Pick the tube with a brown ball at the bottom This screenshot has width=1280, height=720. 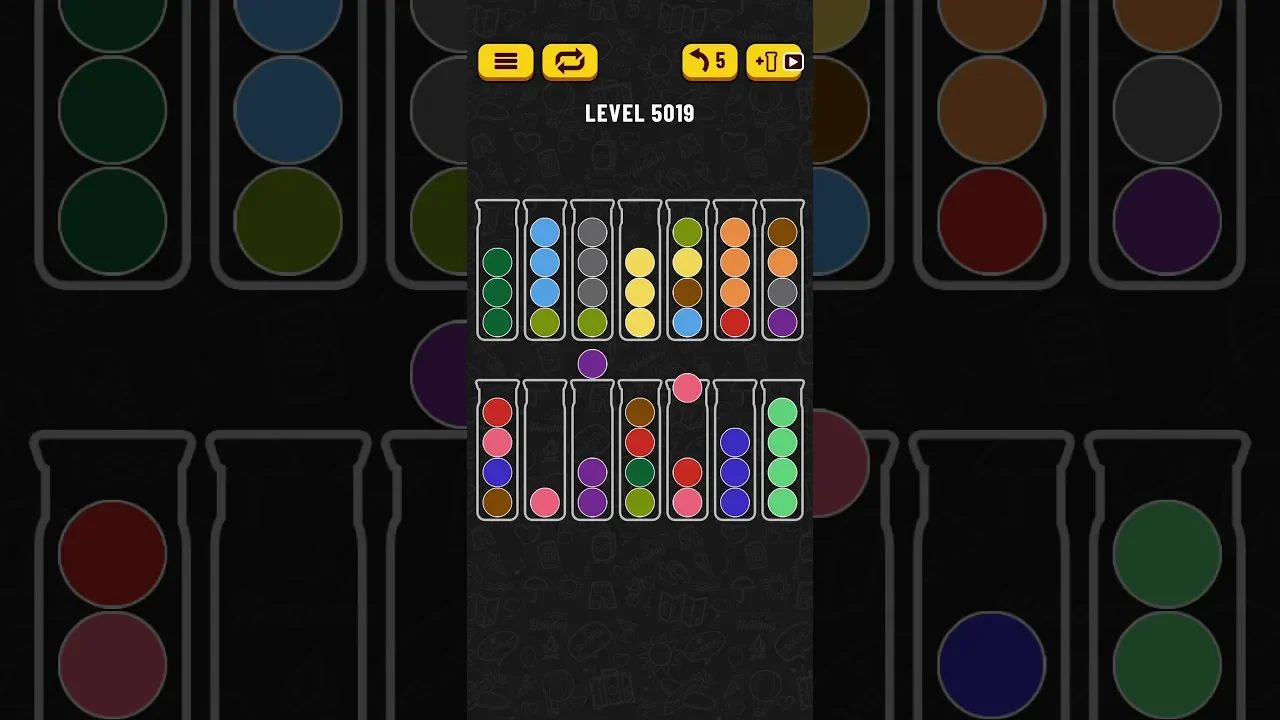click(497, 451)
